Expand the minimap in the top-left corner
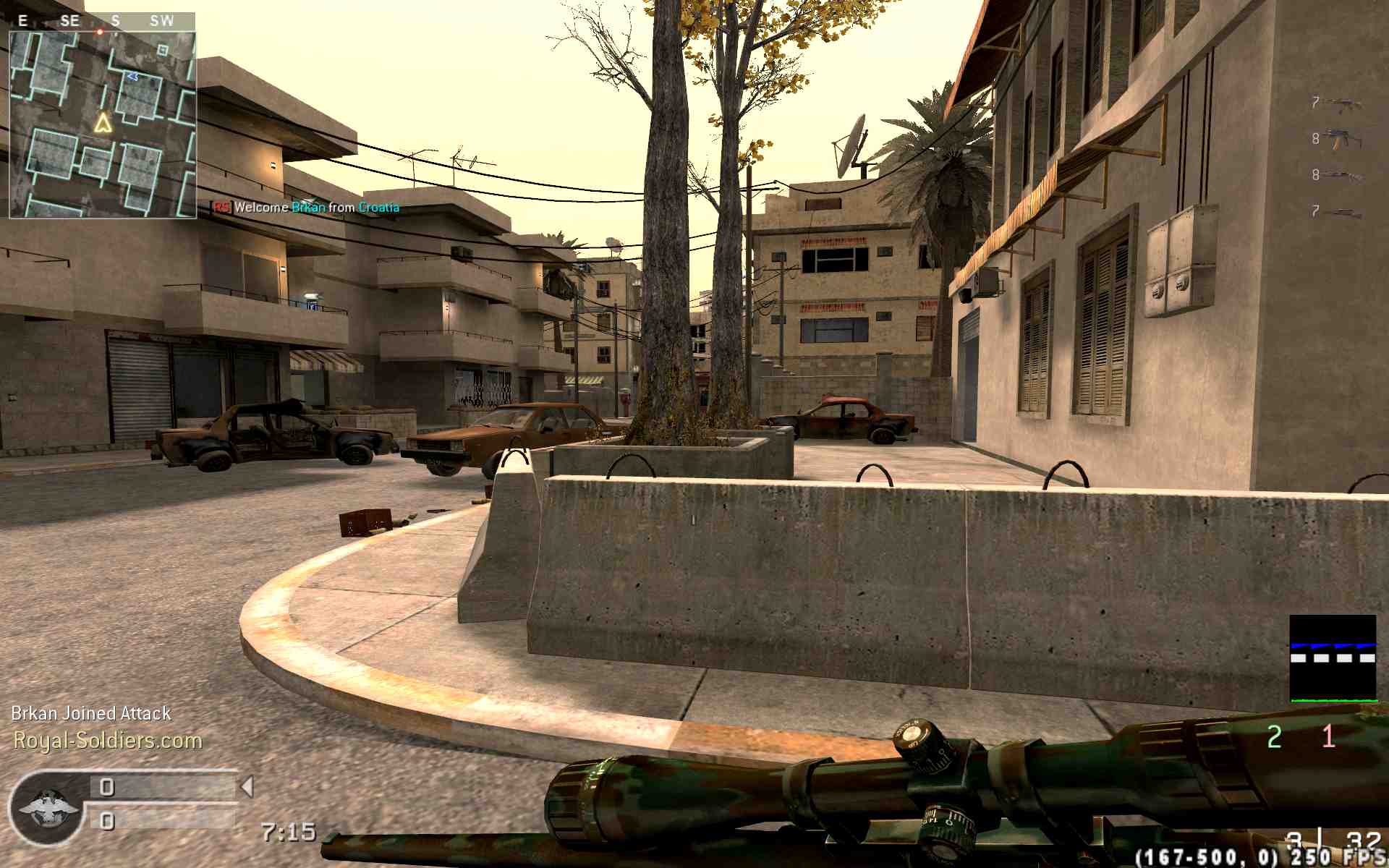Viewport: 1389px width, 868px height. click(105, 123)
